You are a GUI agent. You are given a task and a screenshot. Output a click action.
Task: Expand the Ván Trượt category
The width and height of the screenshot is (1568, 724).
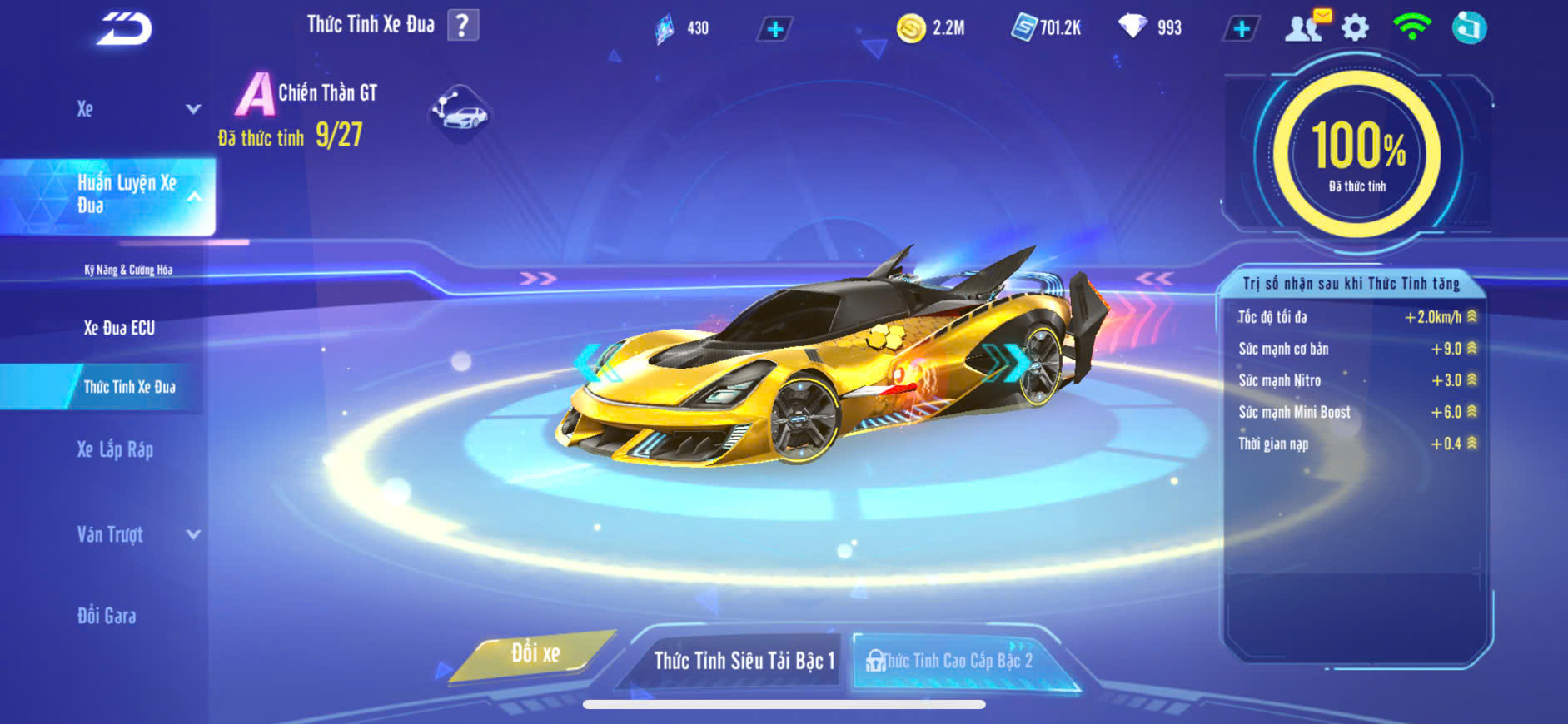tap(137, 534)
